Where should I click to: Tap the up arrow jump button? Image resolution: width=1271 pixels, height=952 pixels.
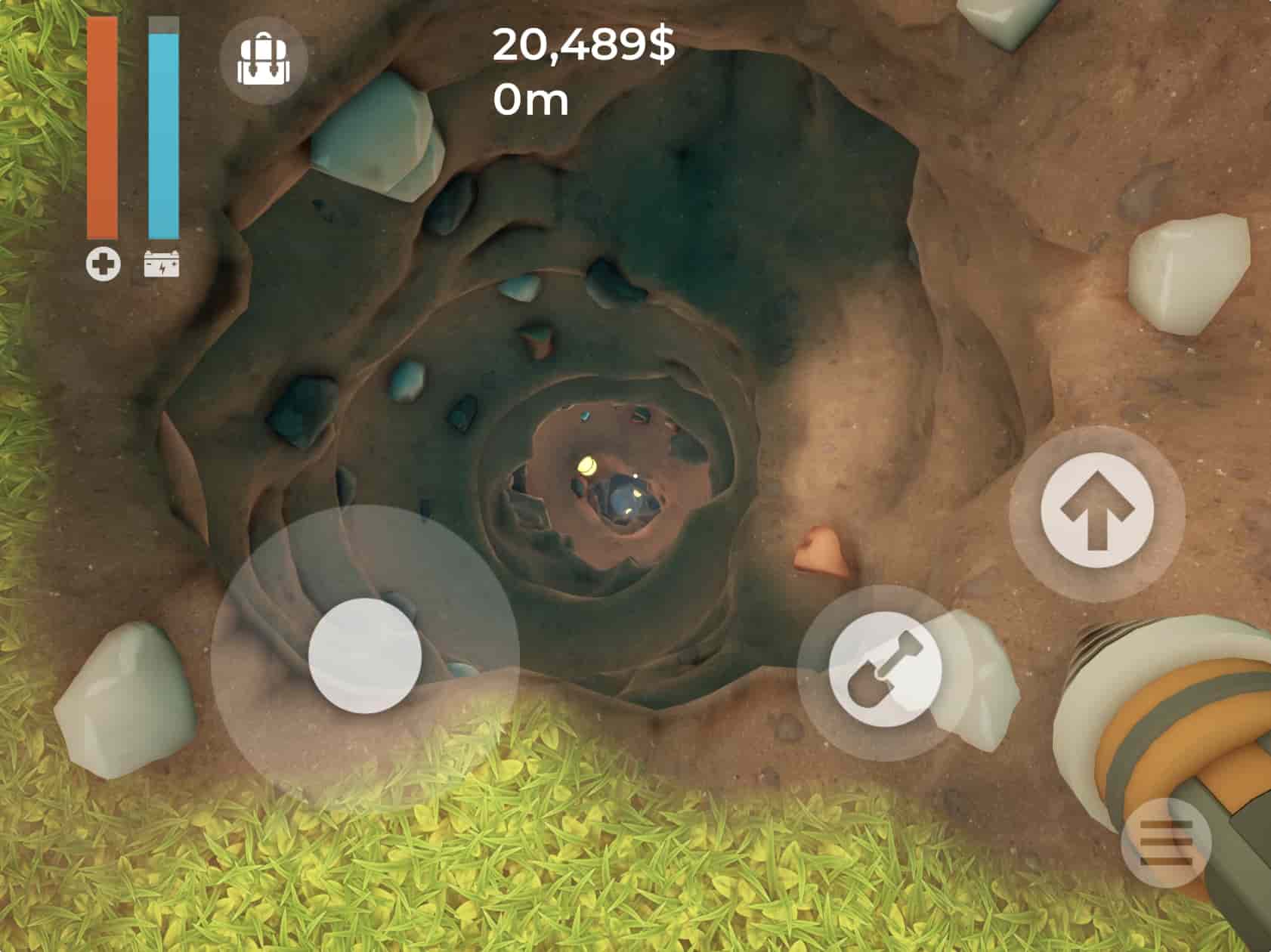click(1097, 514)
